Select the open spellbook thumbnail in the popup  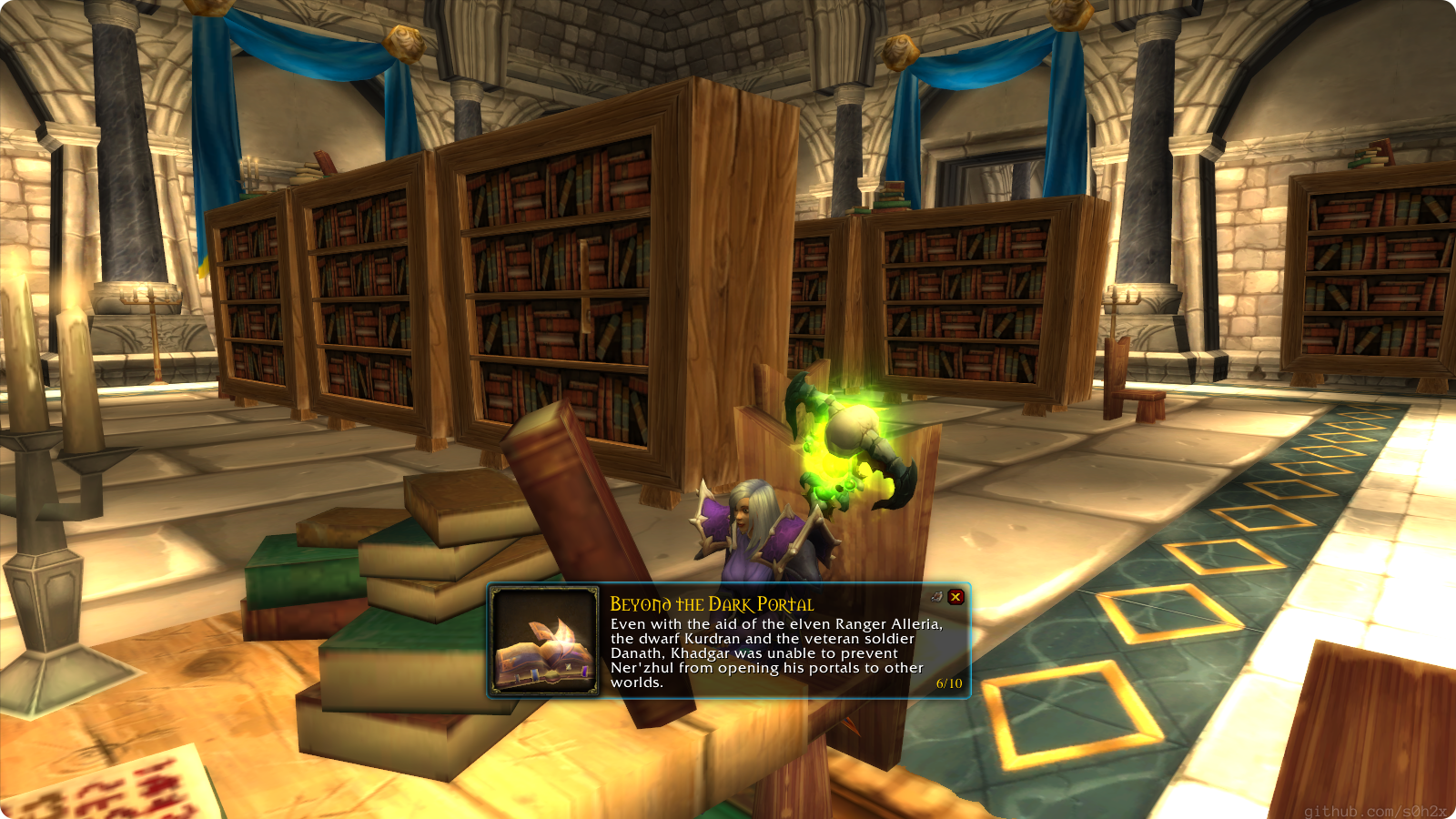545,642
